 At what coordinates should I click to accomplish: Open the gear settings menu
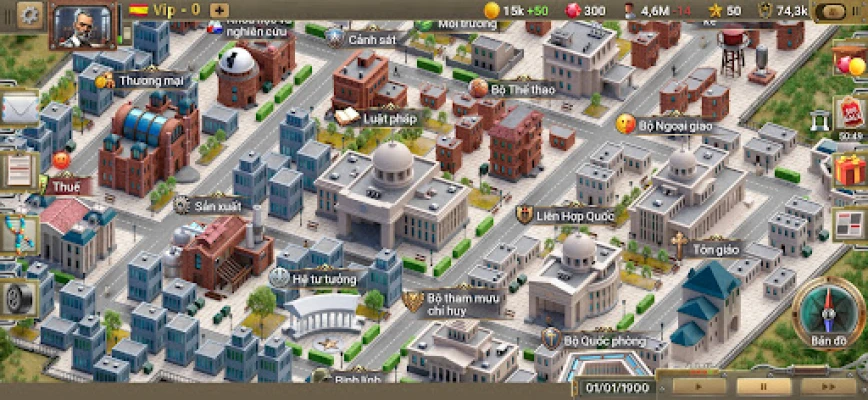(x=30, y=12)
